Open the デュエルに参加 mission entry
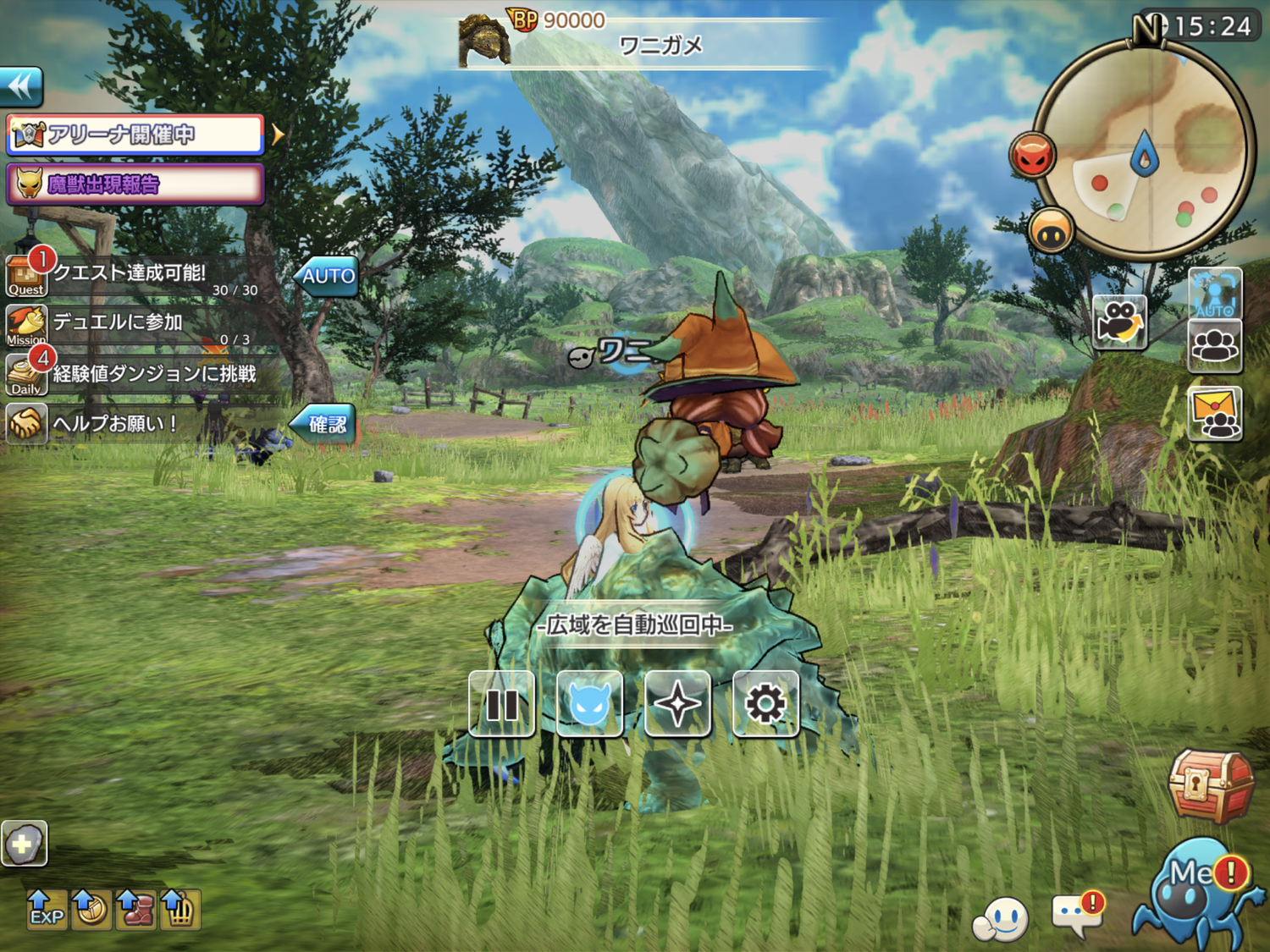This screenshot has width=1270, height=952. [127, 324]
